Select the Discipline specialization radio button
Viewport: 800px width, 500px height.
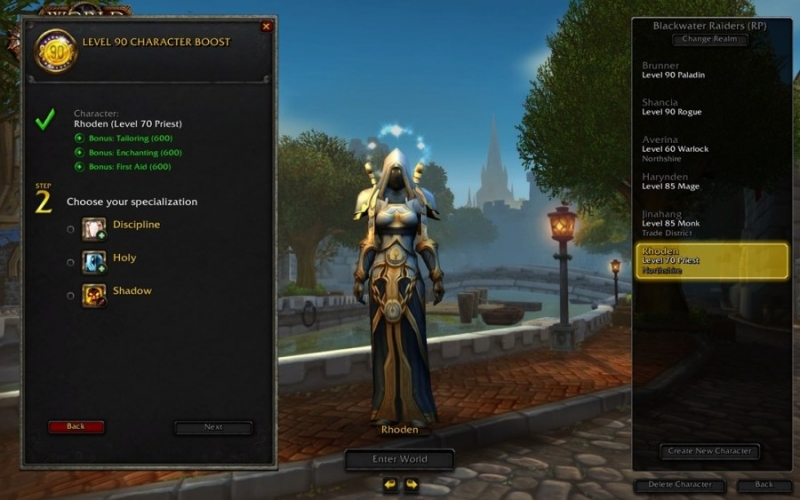click(70, 229)
